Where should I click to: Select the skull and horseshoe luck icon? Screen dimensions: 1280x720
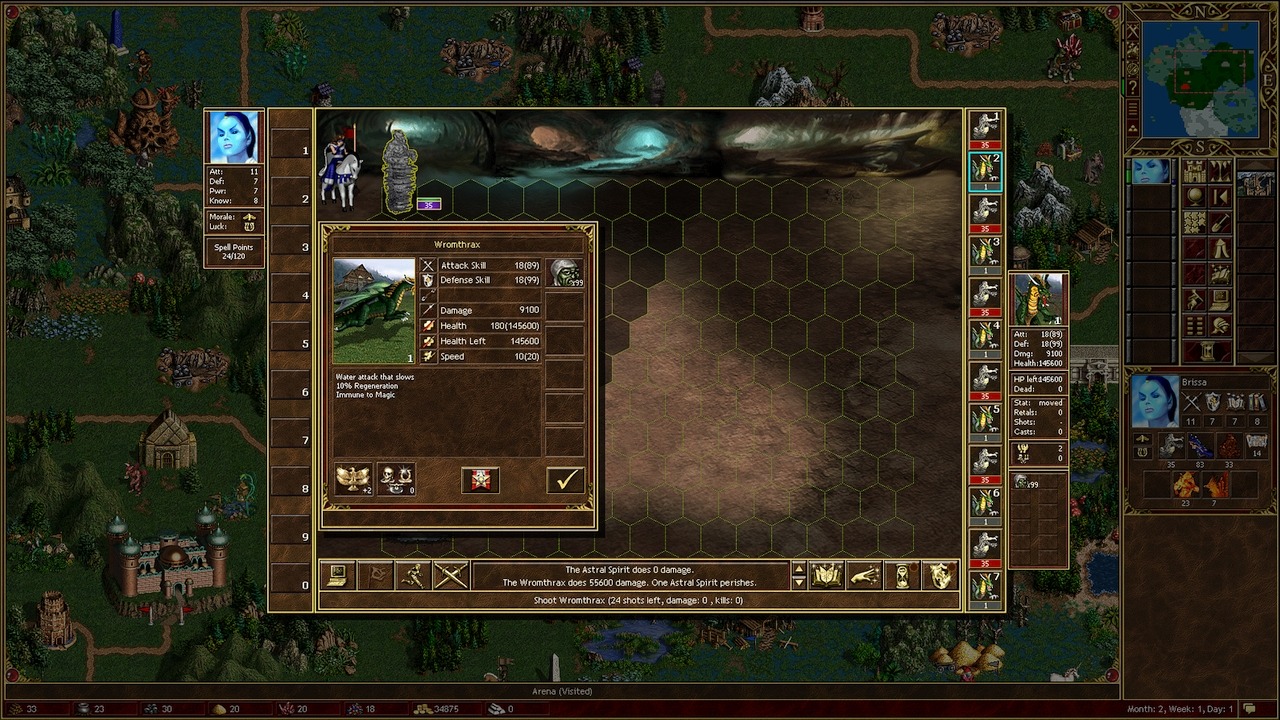pos(396,479)
